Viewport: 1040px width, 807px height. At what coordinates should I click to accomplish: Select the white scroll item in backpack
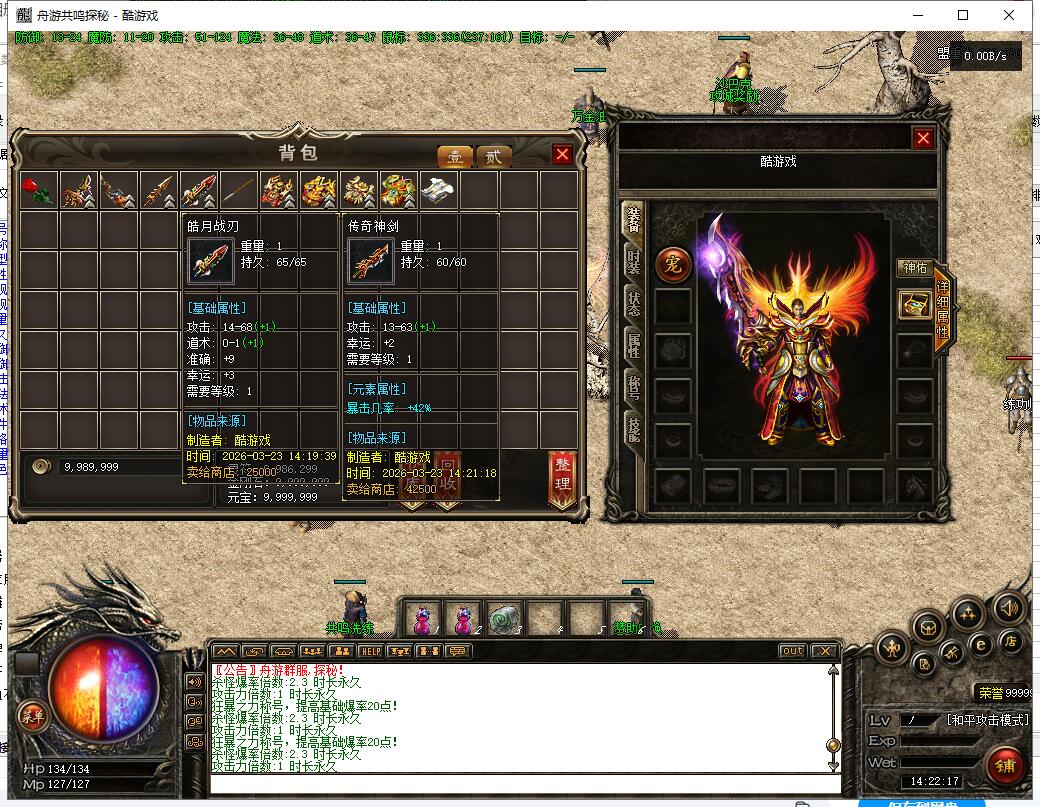click(x=439, y=189)
